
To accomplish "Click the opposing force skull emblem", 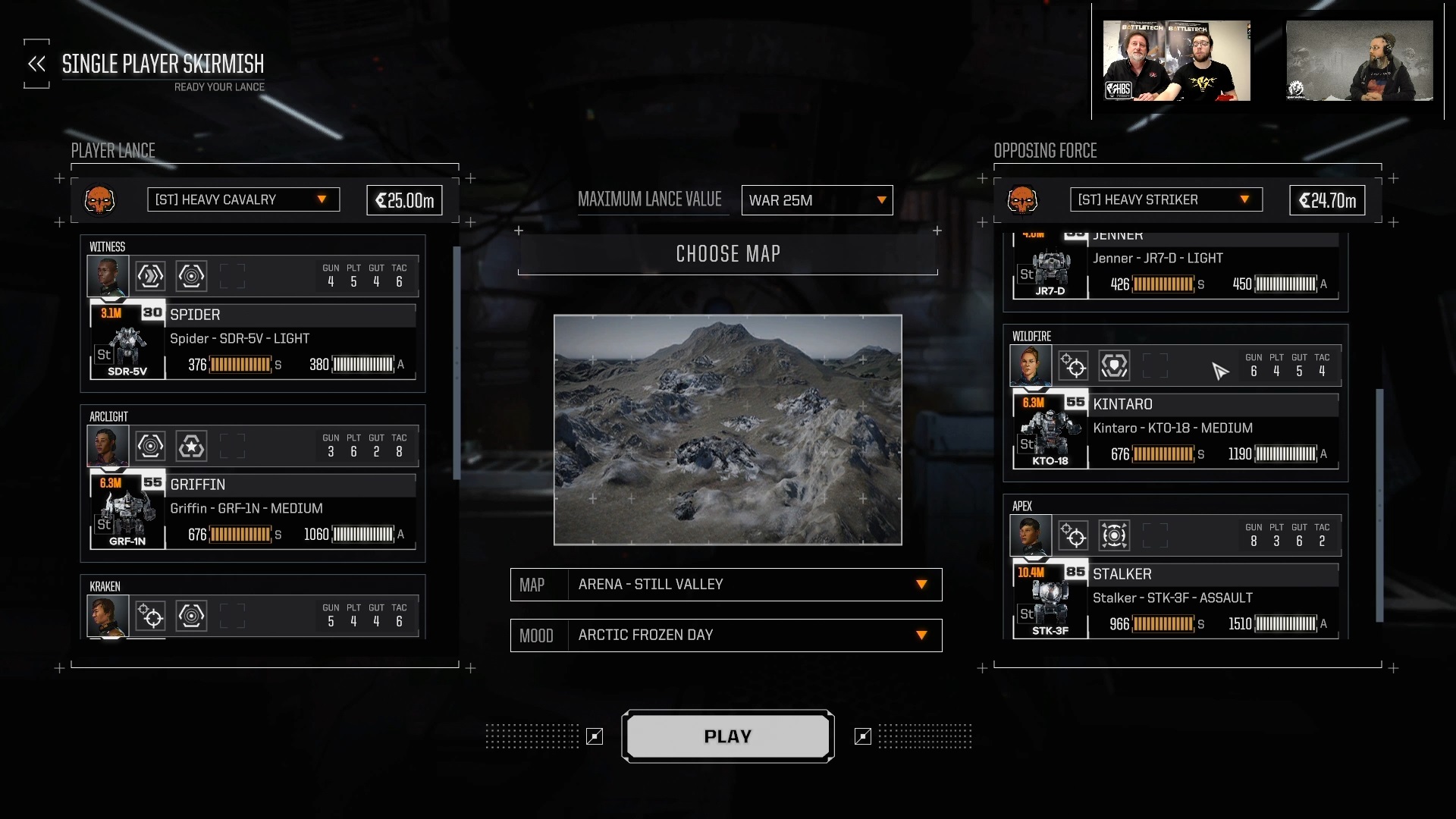I will [1022, 200].
